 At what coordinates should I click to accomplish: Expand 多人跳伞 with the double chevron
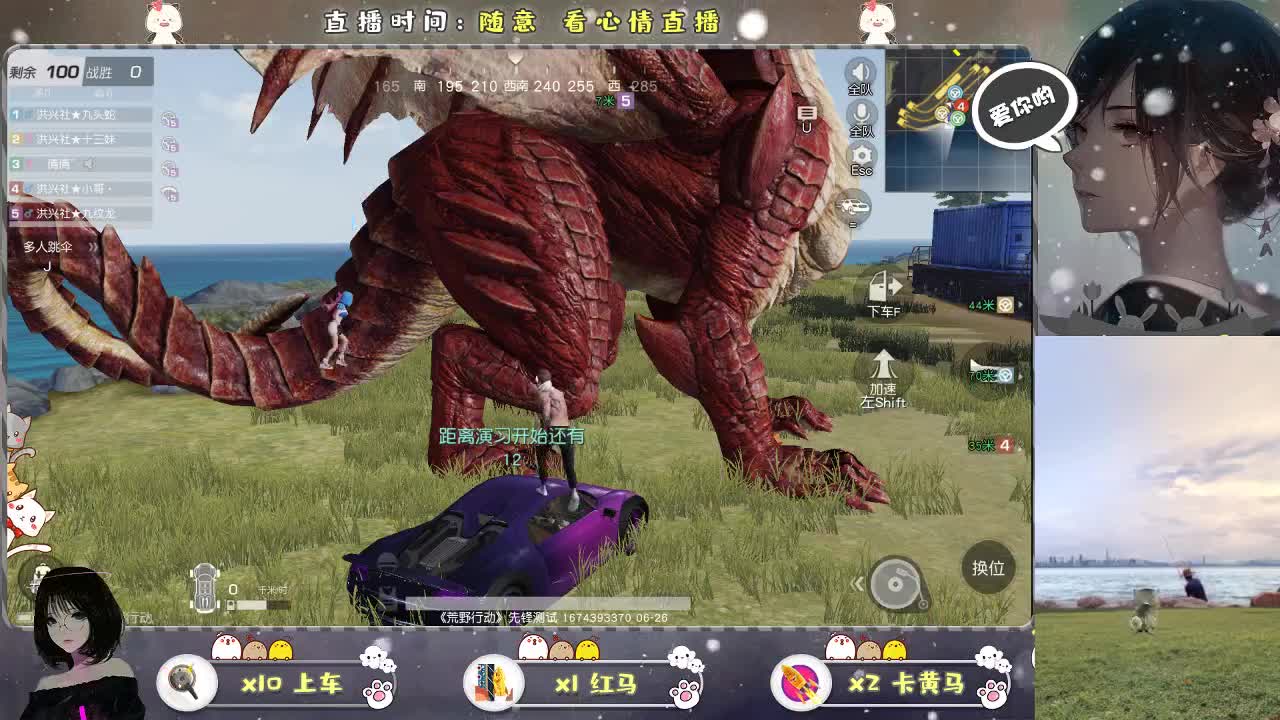[x=93, y=247]
